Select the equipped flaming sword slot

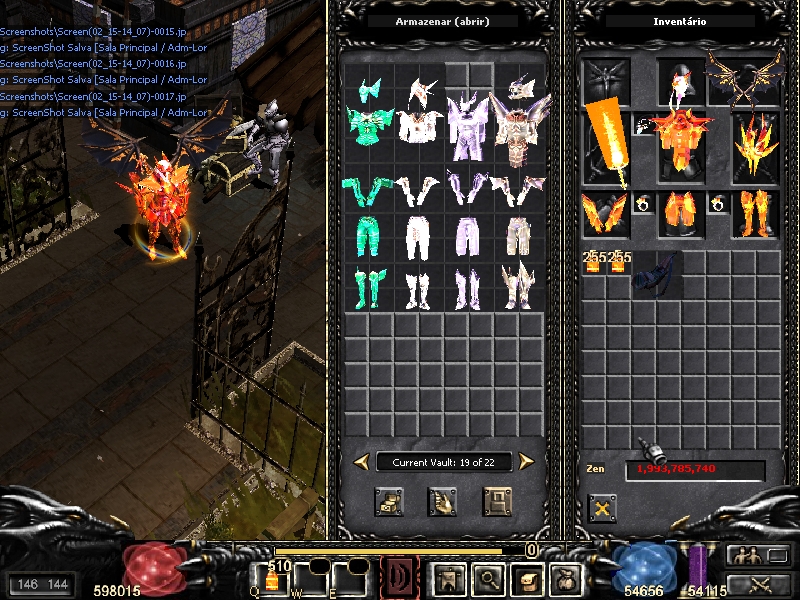point(606,145)
